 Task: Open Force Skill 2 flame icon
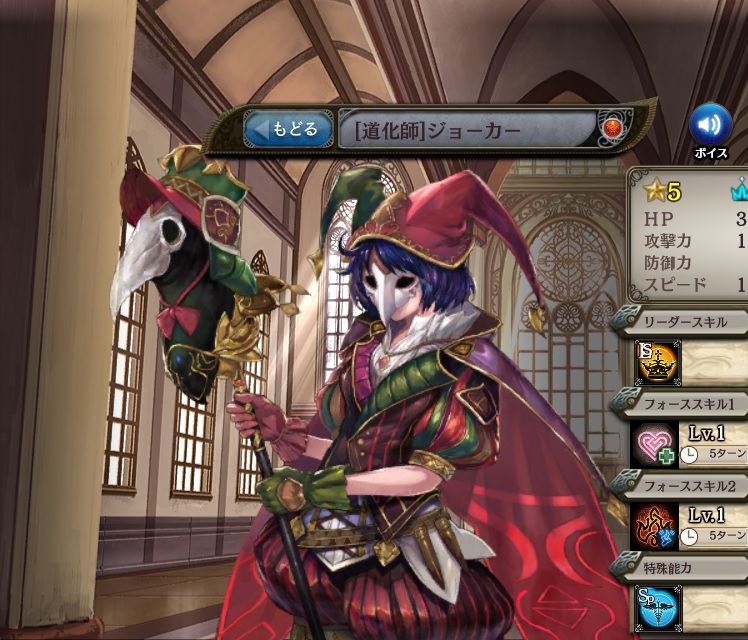pos(656,527)
